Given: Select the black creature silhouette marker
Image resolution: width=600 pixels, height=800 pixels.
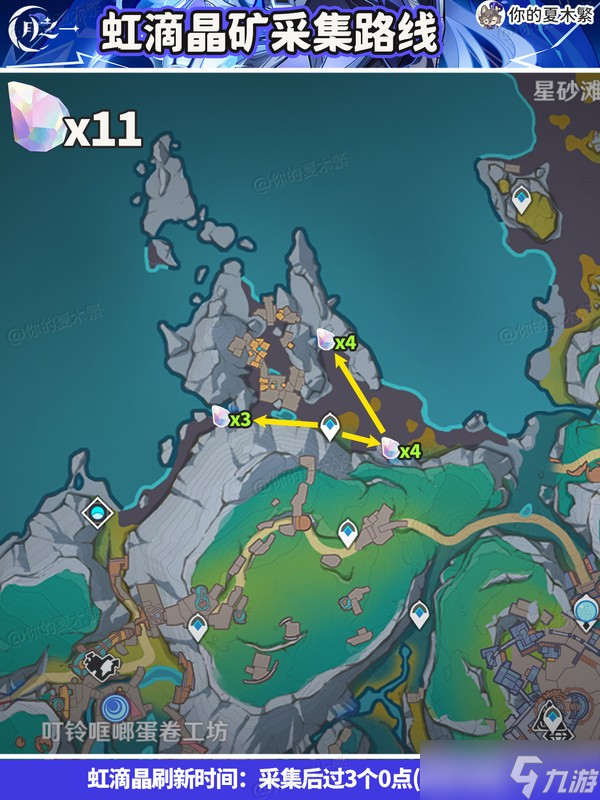Looking at the screenshot, I should pos(97,663).
